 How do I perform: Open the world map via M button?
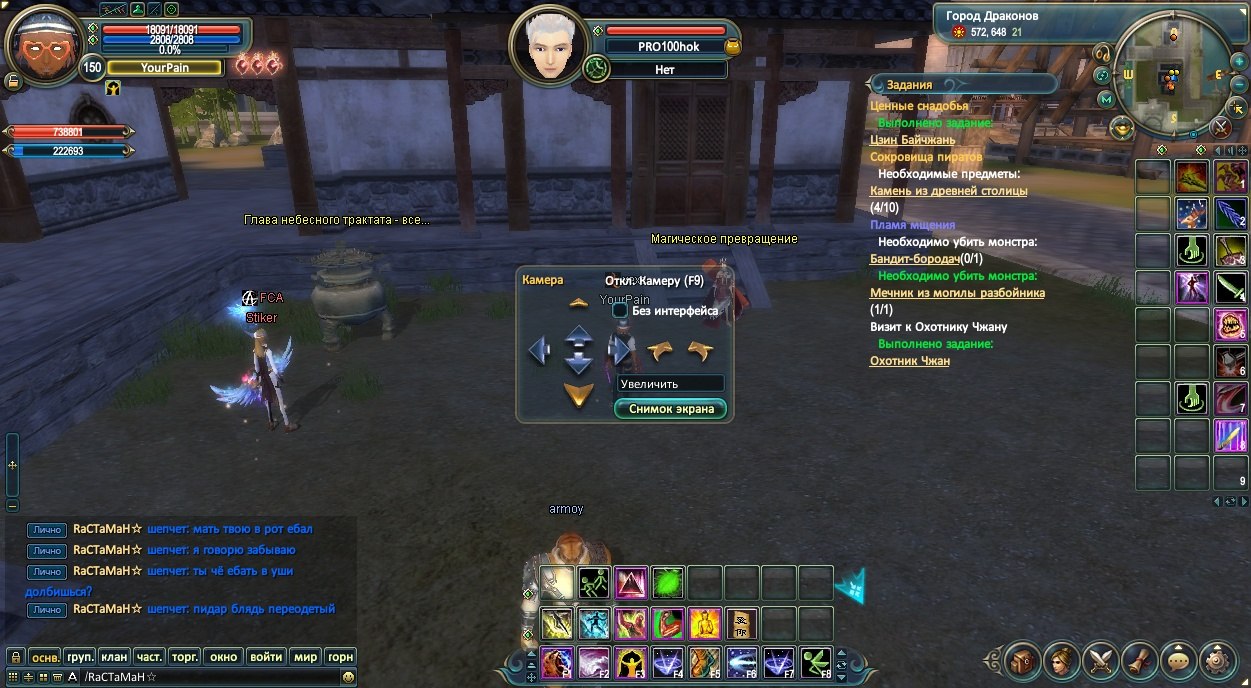click(x=1106, y=99)
